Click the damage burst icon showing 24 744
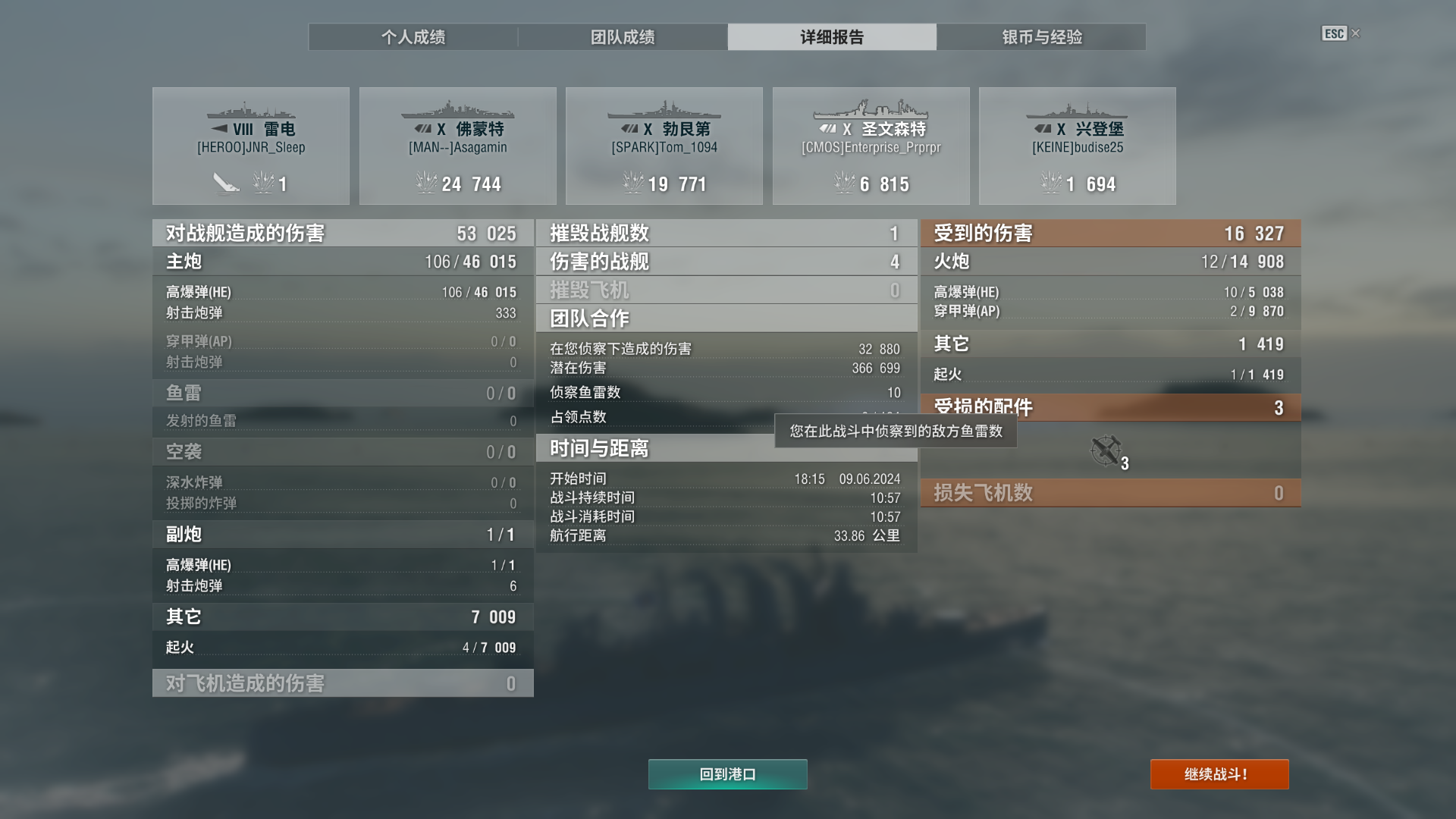This screenshot has height=819, width=1456. point(425,182)
